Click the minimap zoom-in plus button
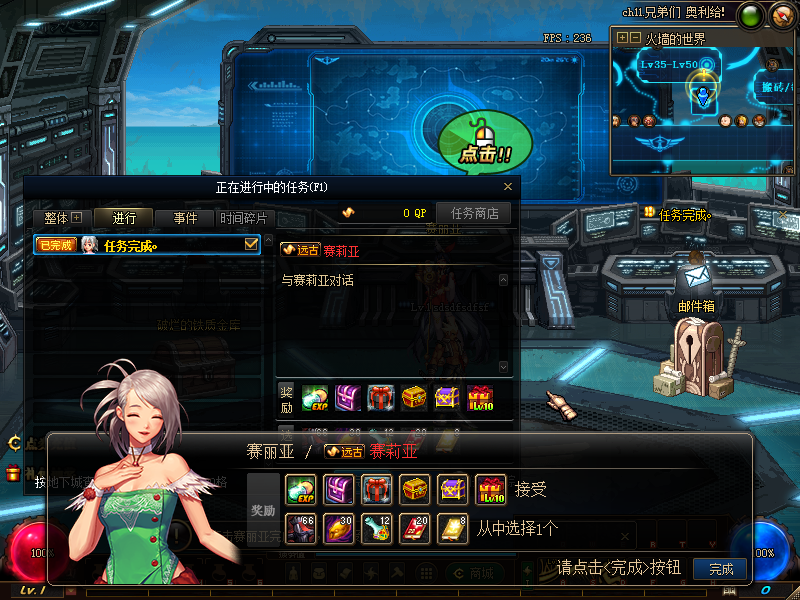Screen dimensions: 800x600 [623, 38]
